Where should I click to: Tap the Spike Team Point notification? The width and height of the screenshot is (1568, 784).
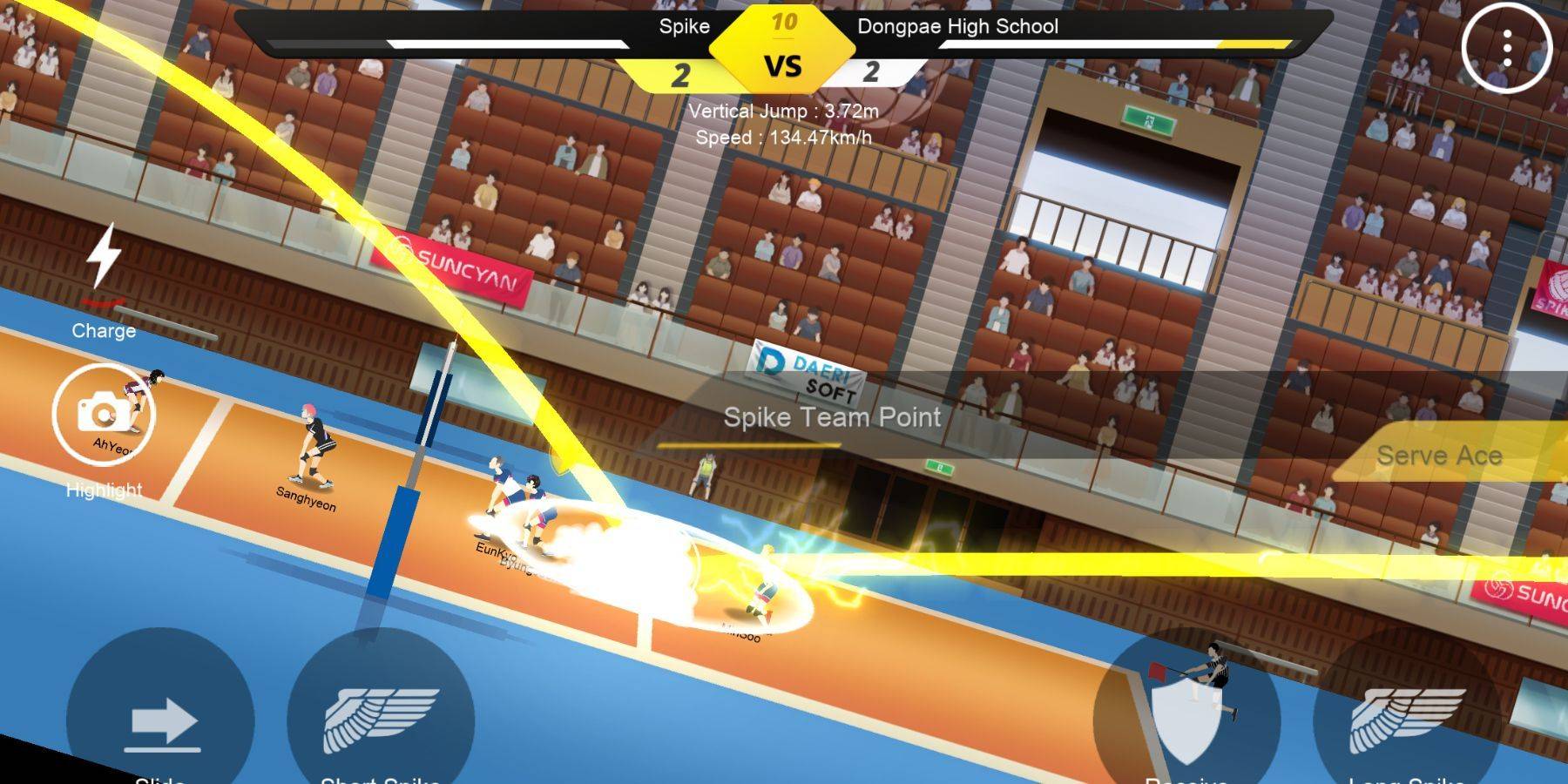click(832, 418)
